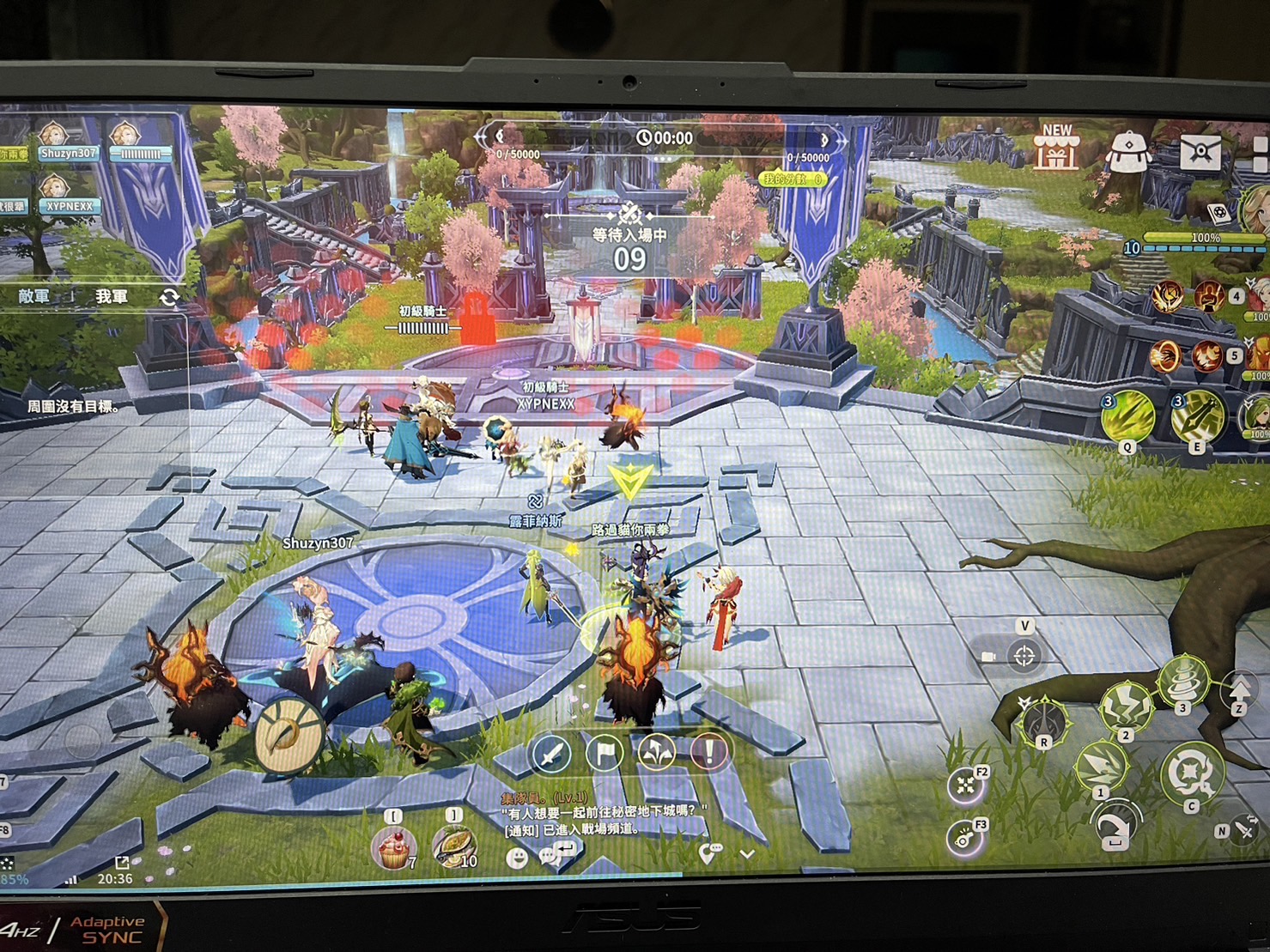Image resolution: width=1270 pixels, height=952 pixels.
Task: Trigger the dodge roll arrow button
Action: 1115,825
